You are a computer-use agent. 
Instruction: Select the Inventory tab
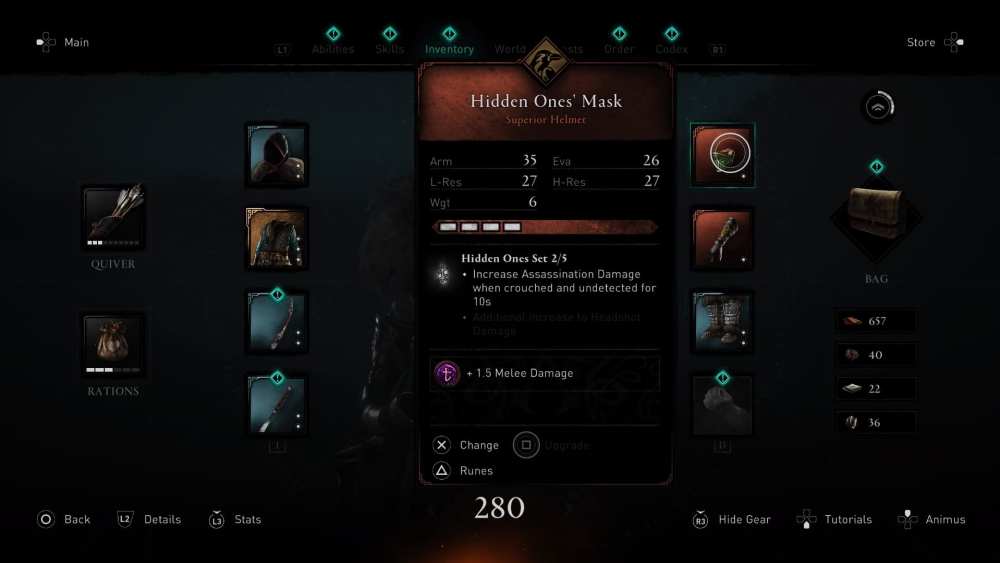pos(449,48)
